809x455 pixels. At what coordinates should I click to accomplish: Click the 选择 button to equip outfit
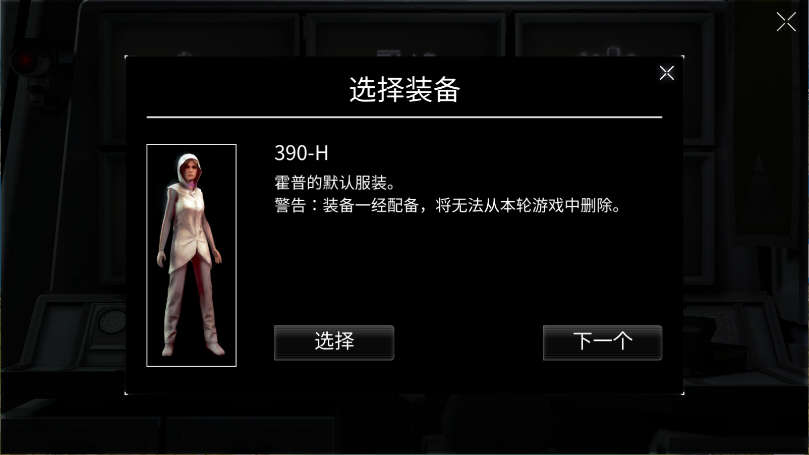tap(334, 342)
